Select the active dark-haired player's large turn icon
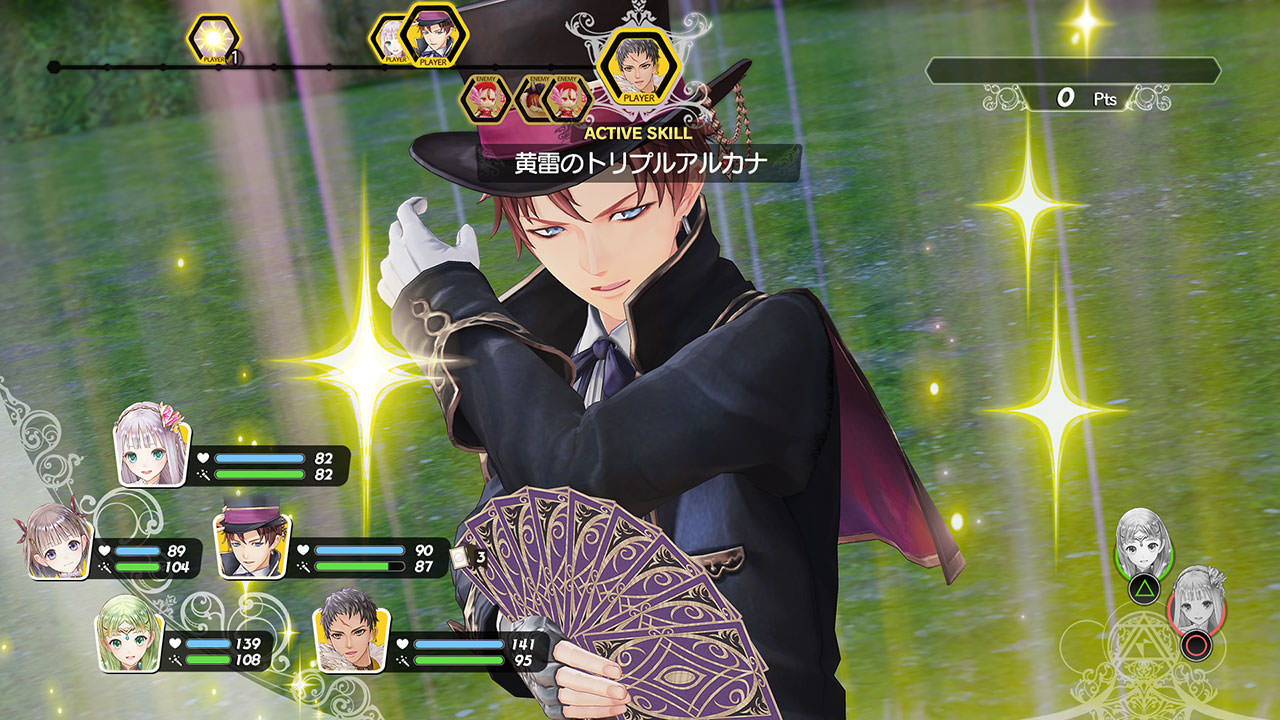 coord(638,67)
